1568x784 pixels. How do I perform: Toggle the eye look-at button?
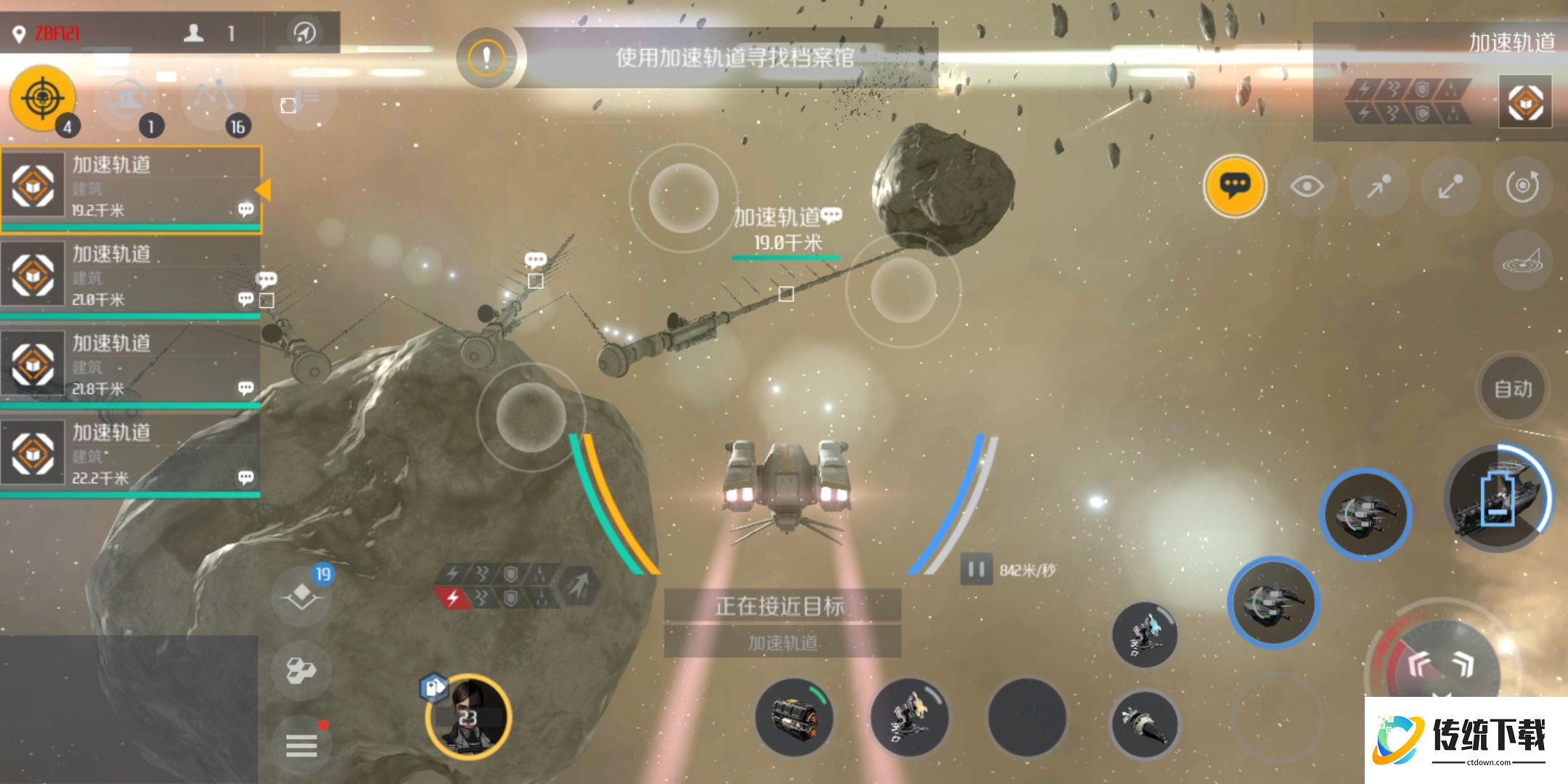pyautogui.click(x=1307, y=187)
